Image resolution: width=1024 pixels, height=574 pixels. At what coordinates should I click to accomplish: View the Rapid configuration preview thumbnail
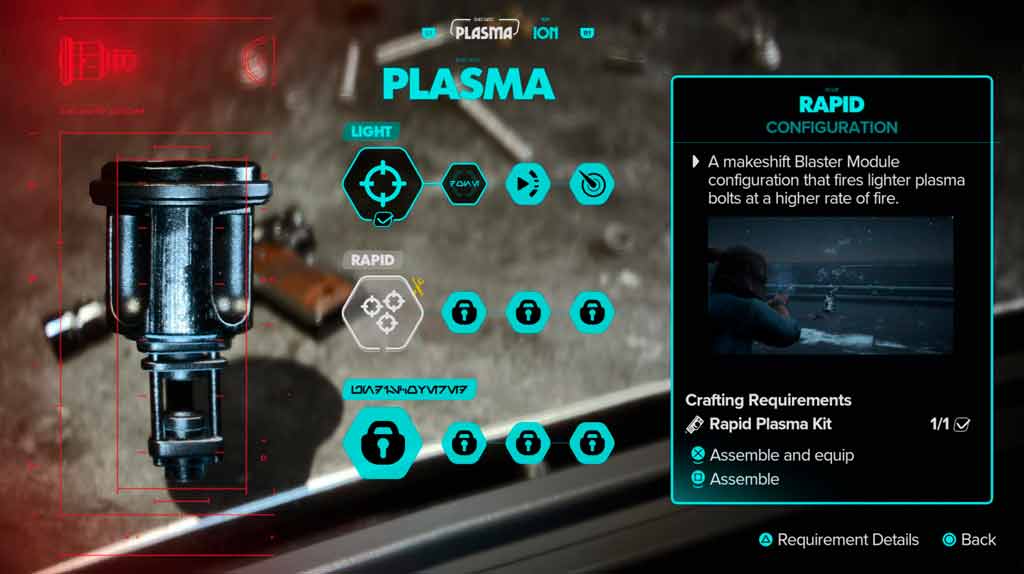pos(830,285)
